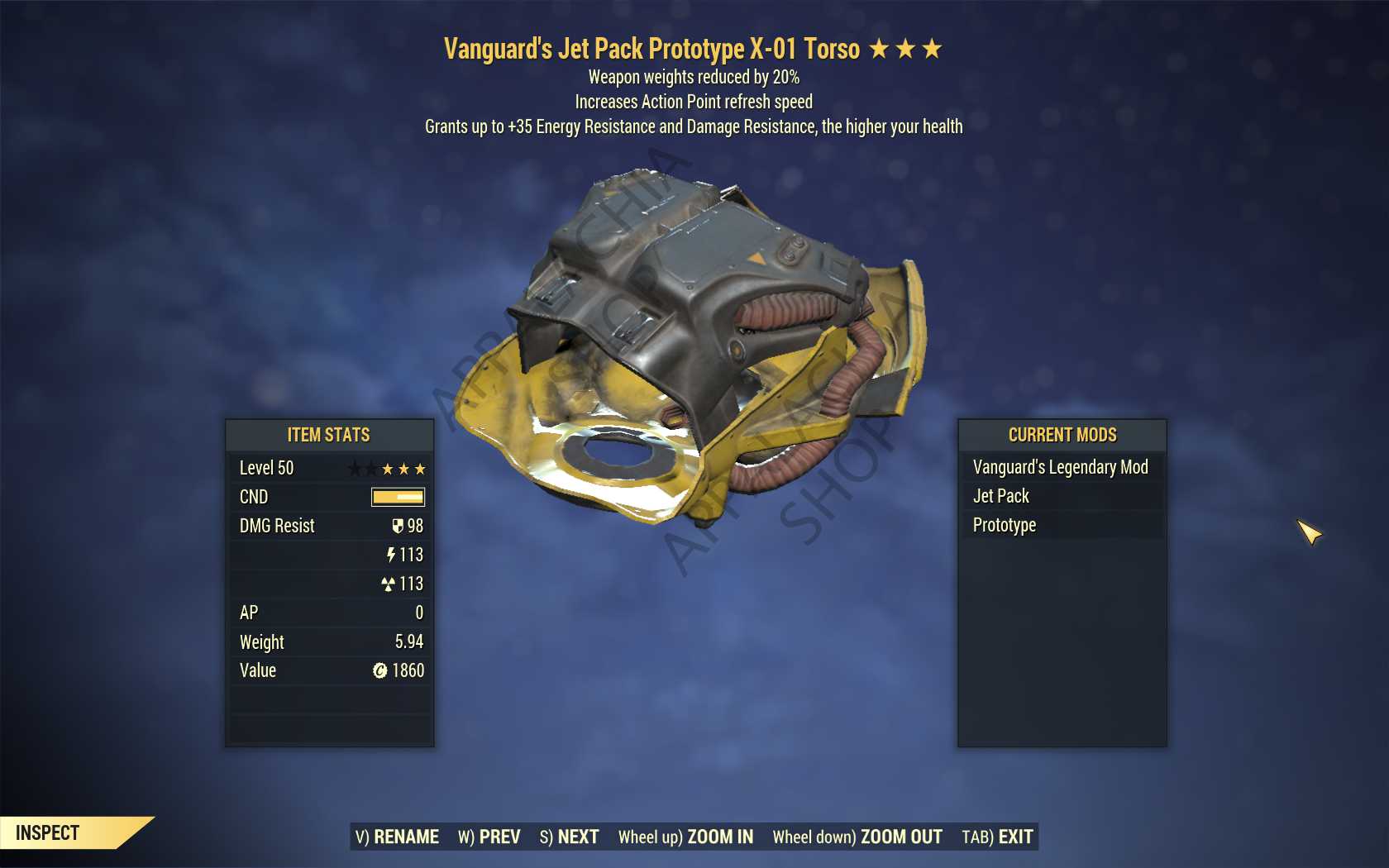Close the inspect view with EXIT
Screen dimensions: 1389x868
pyautogui.click(x=997, y=837)
